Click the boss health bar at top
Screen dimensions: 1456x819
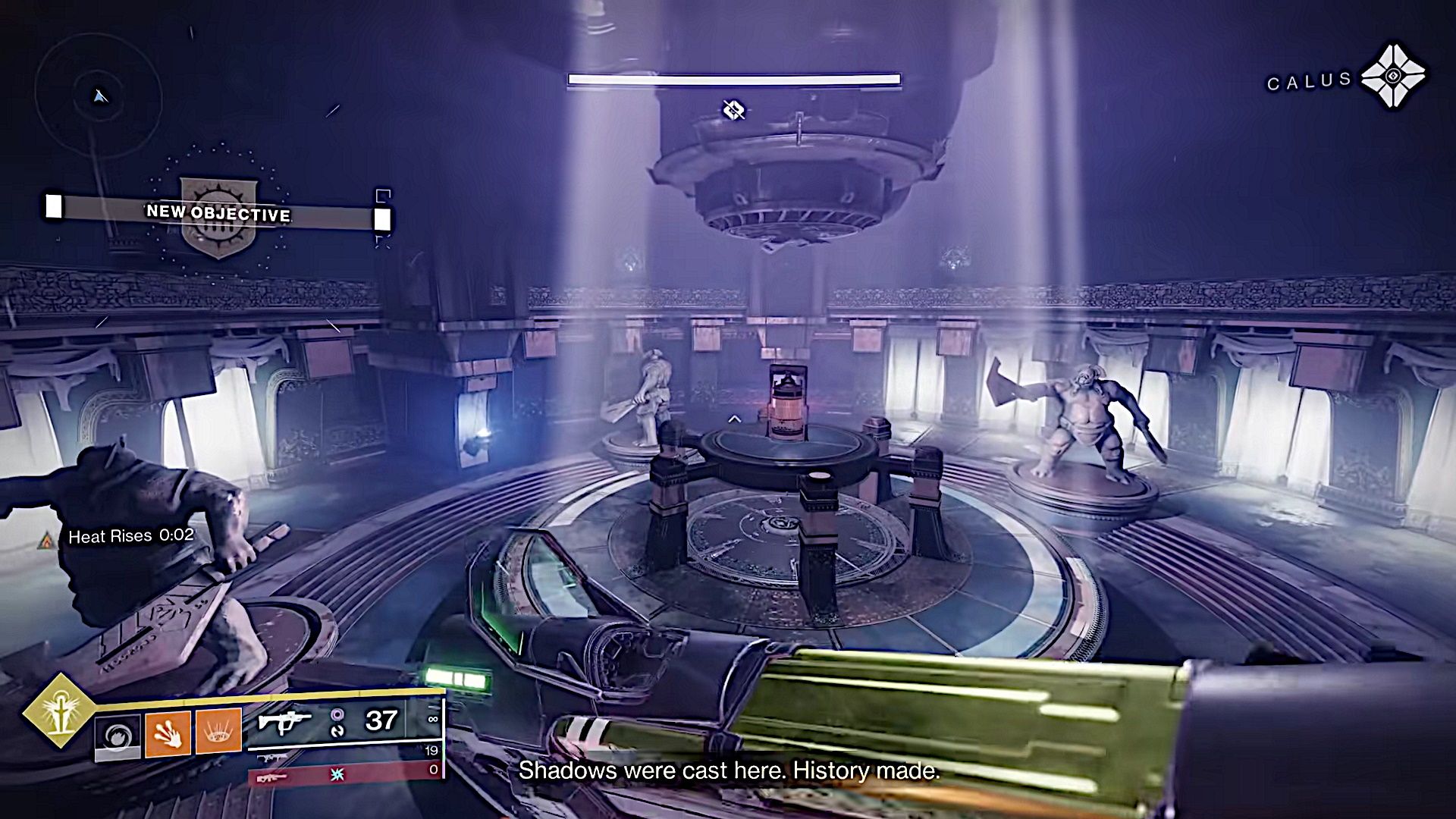pos(736,78)
